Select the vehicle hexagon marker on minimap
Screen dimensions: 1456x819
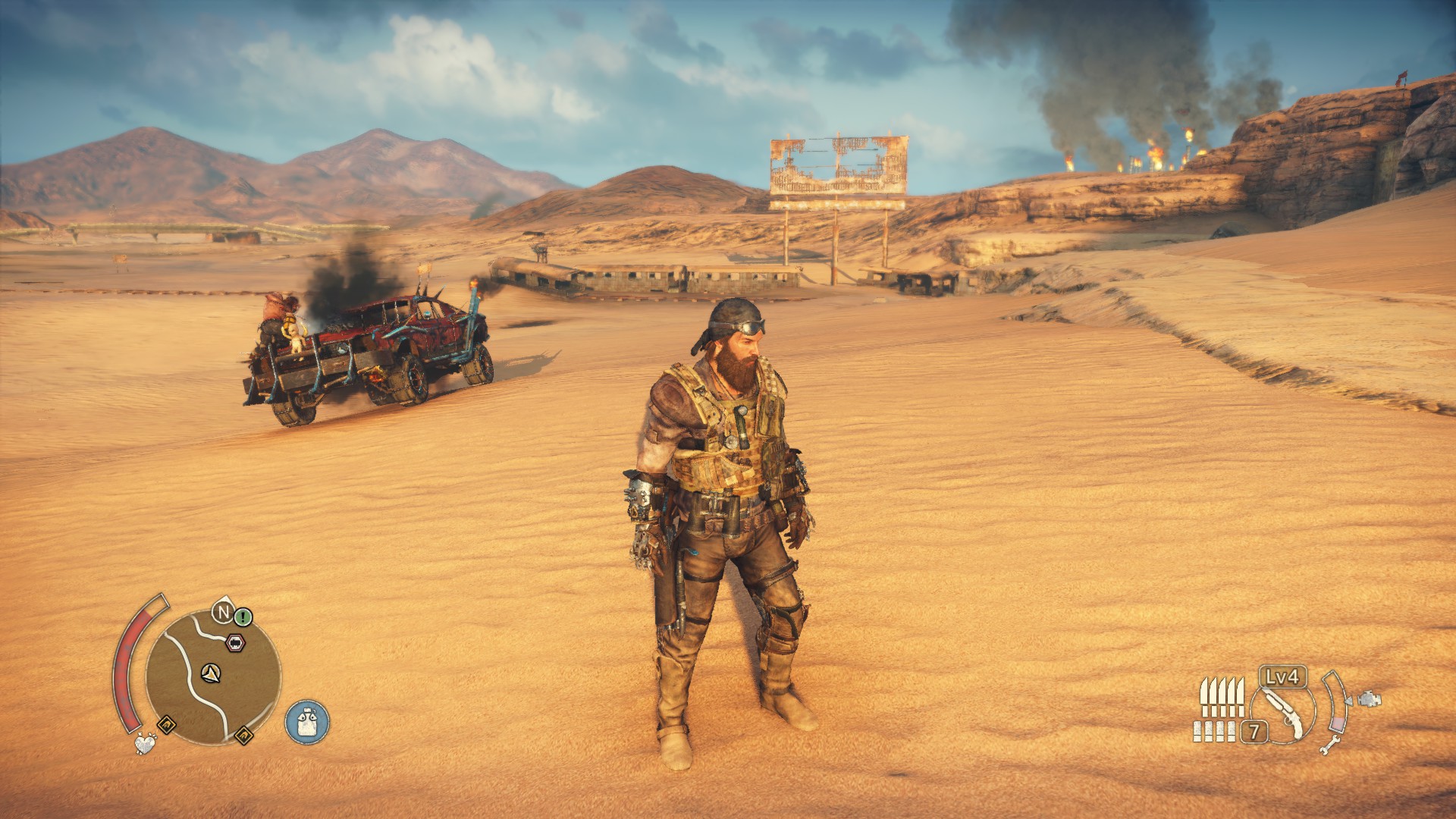(236, 644)
